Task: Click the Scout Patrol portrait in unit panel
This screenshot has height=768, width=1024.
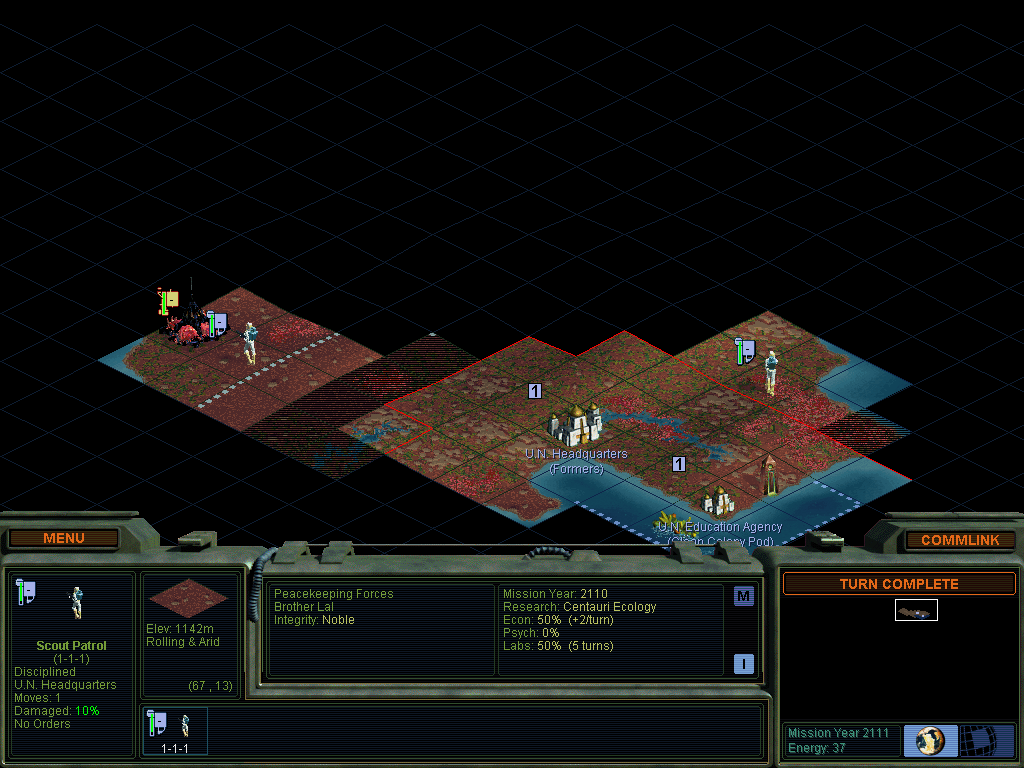Action: (75, 602)
